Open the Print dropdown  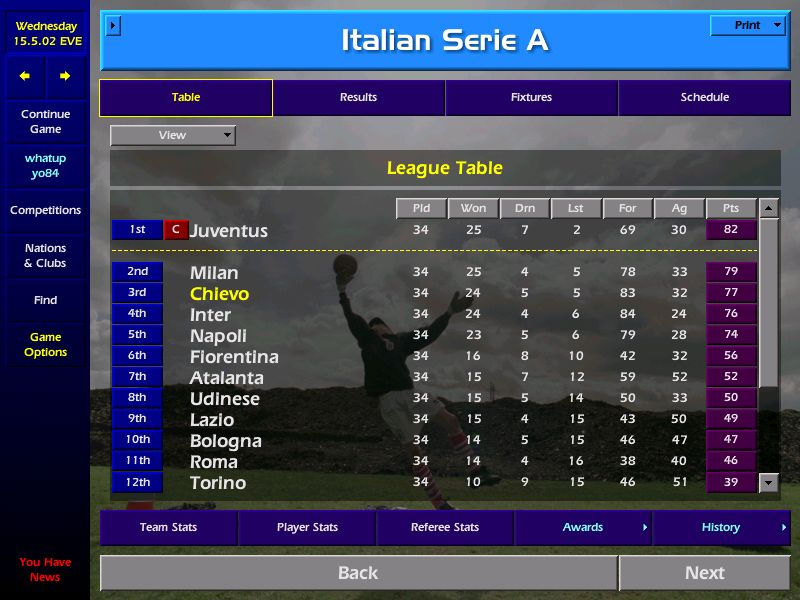pyautogui.click(x=747, y=26)
